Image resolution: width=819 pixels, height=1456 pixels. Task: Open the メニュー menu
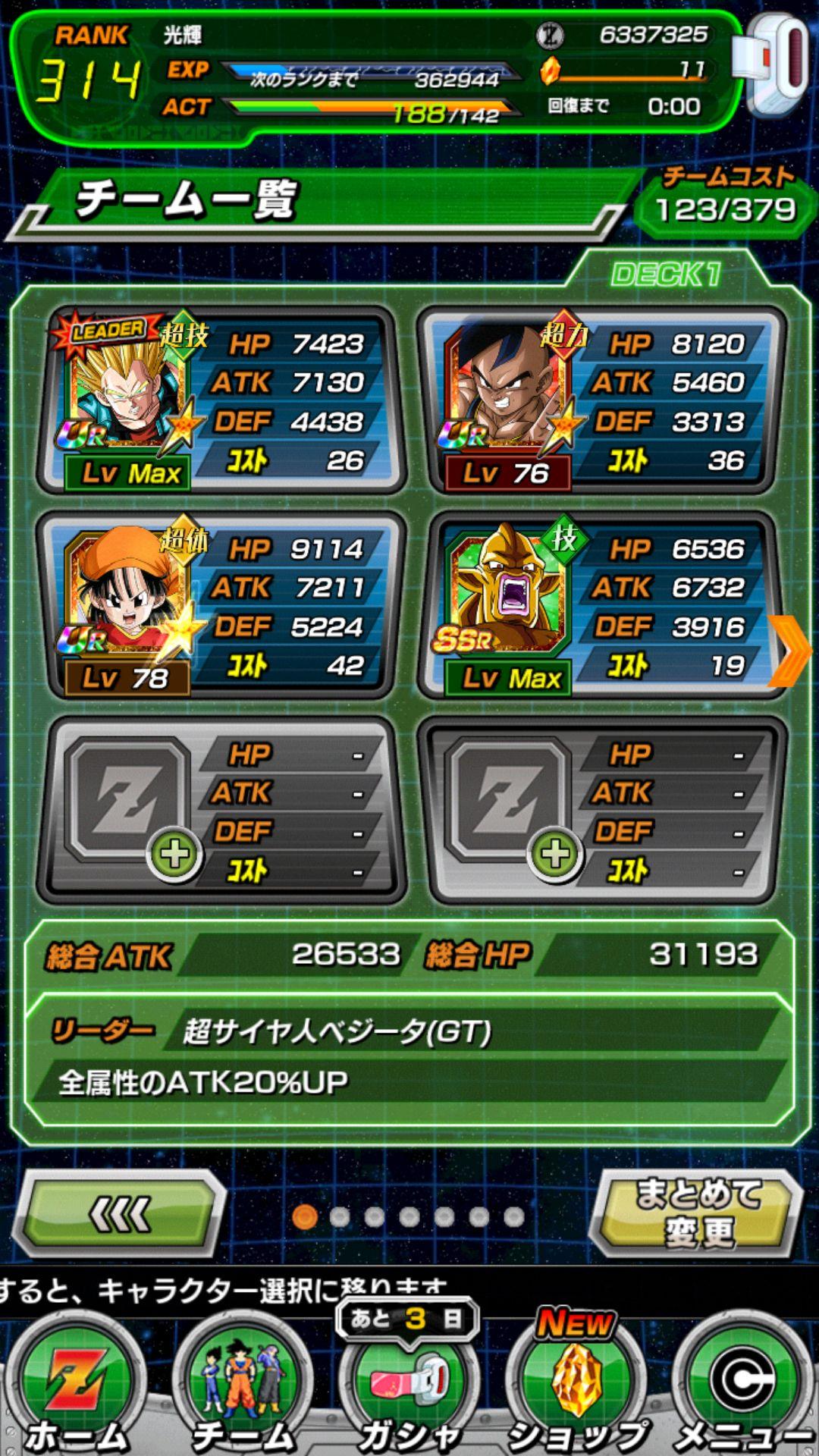(x=745, y=1388)
